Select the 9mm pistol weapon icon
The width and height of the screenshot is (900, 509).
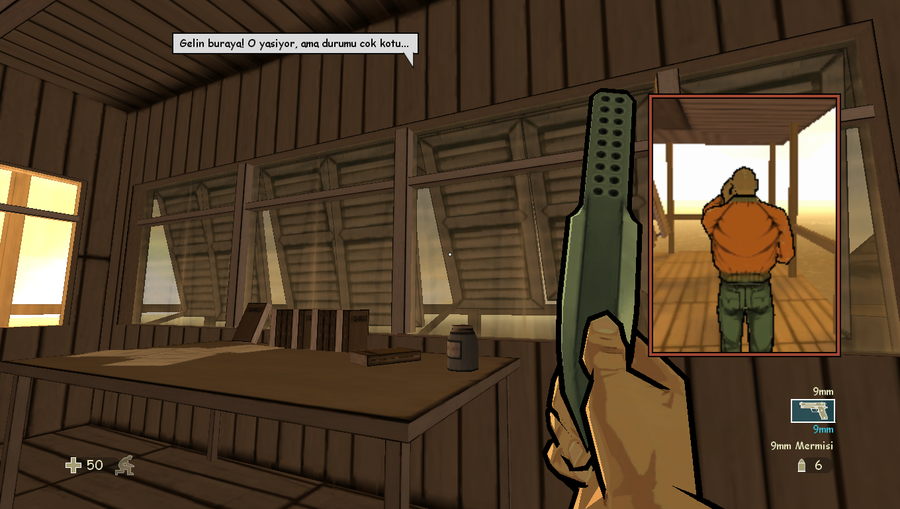(812, 410)
